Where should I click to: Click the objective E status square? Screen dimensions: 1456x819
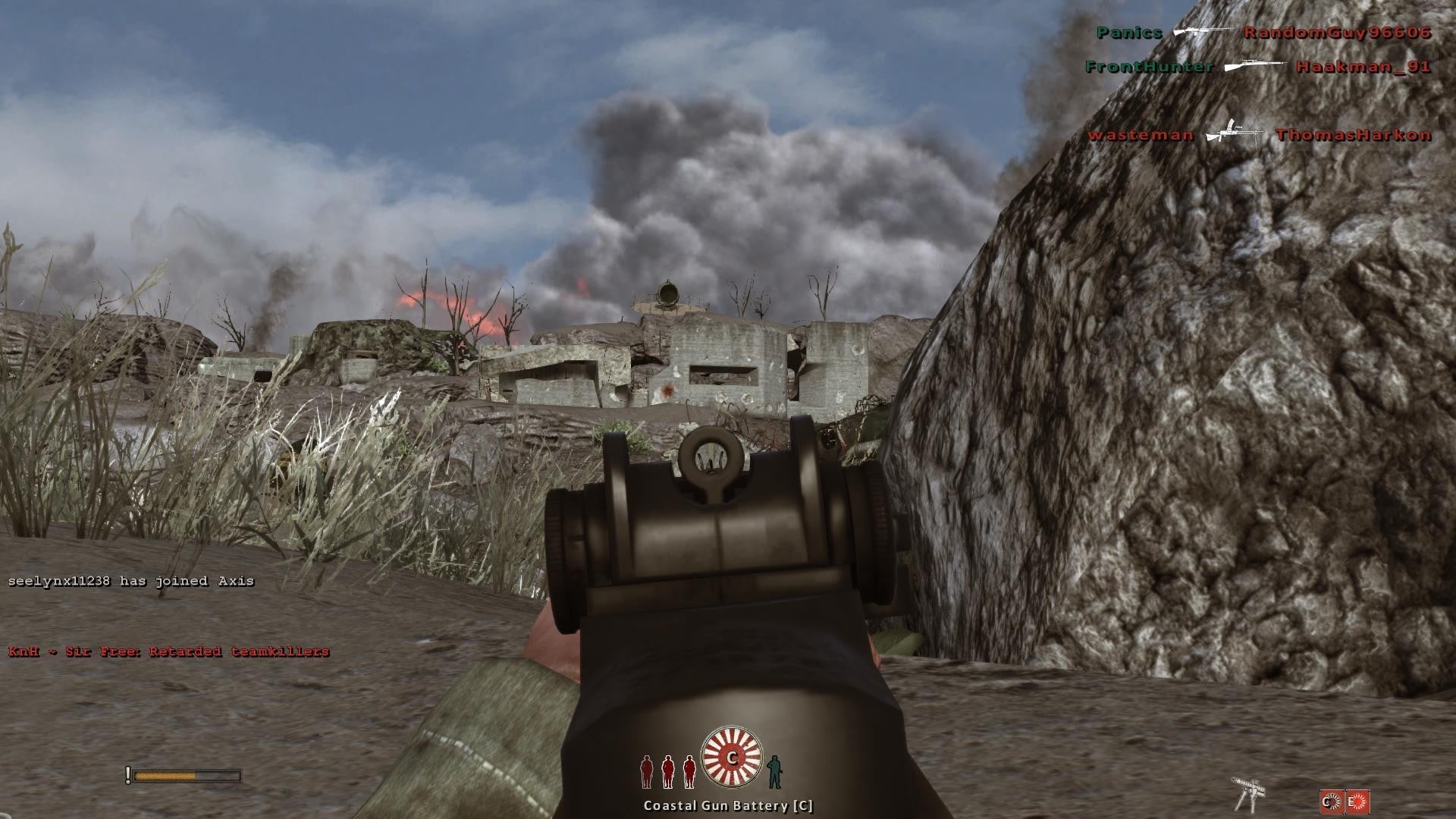point(1357,802)
